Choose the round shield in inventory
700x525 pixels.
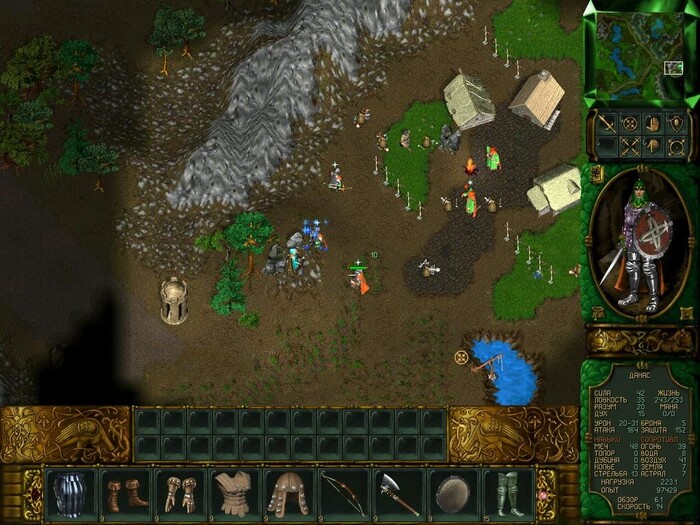[x=453, y=493]
